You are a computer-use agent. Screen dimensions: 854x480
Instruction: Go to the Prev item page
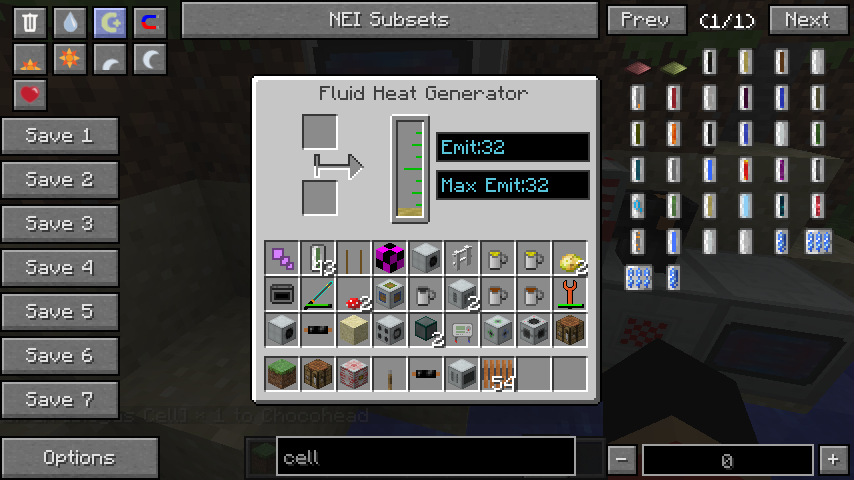pyautogui.click(x=646, y=20)
